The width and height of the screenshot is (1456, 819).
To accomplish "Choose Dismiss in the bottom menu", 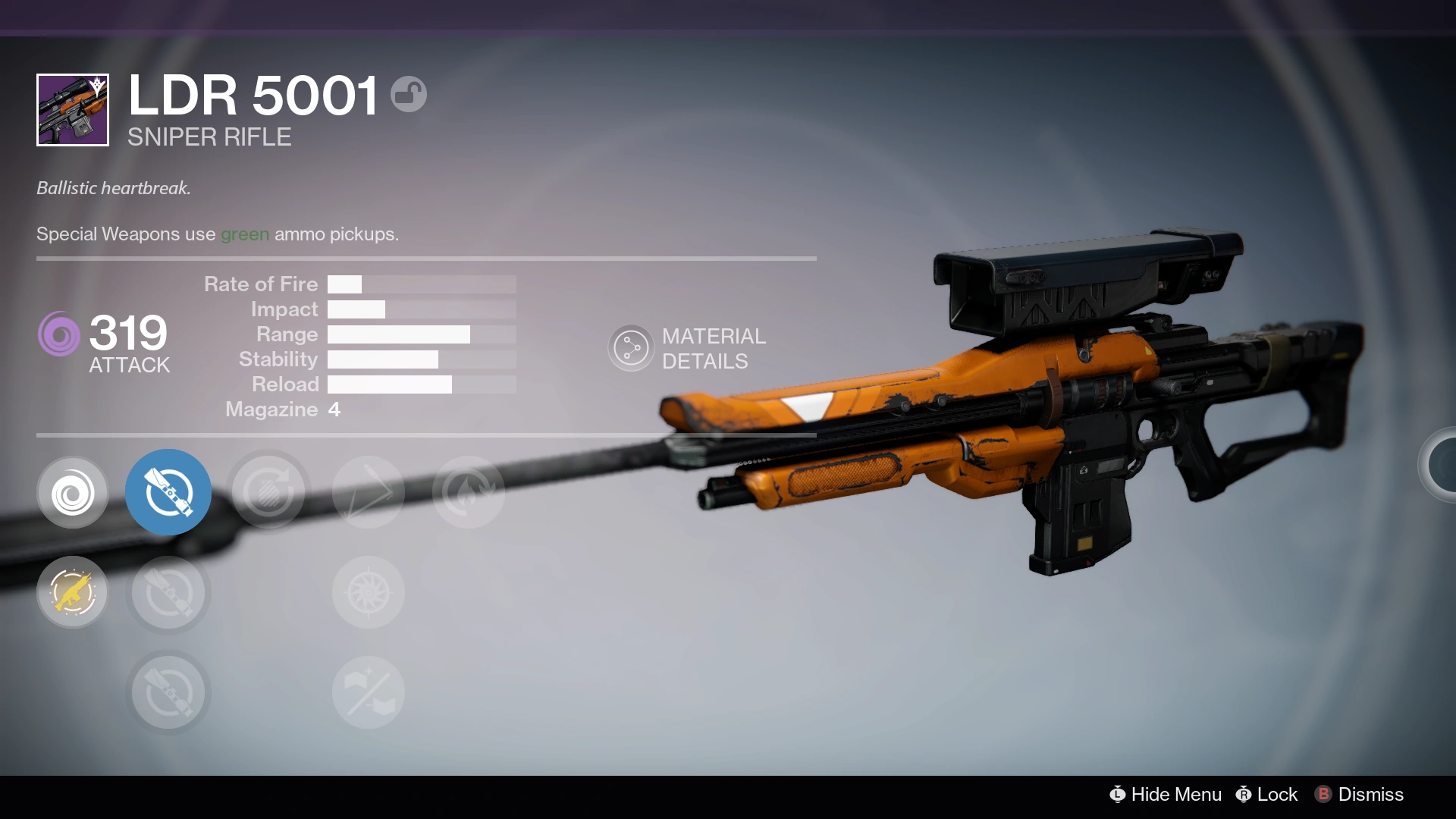I will (1371, 795).
